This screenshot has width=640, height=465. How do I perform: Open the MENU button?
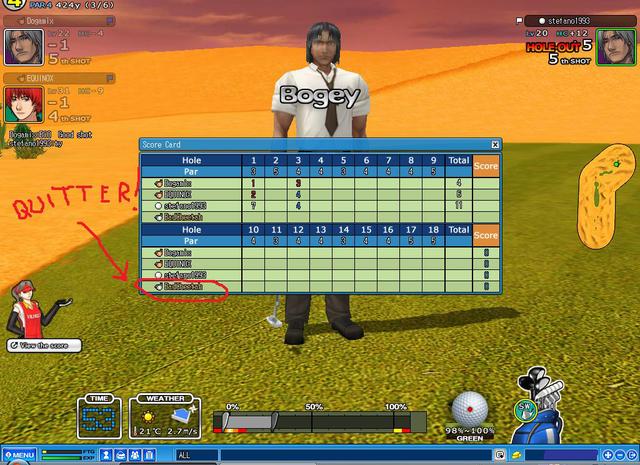[18, 456]
